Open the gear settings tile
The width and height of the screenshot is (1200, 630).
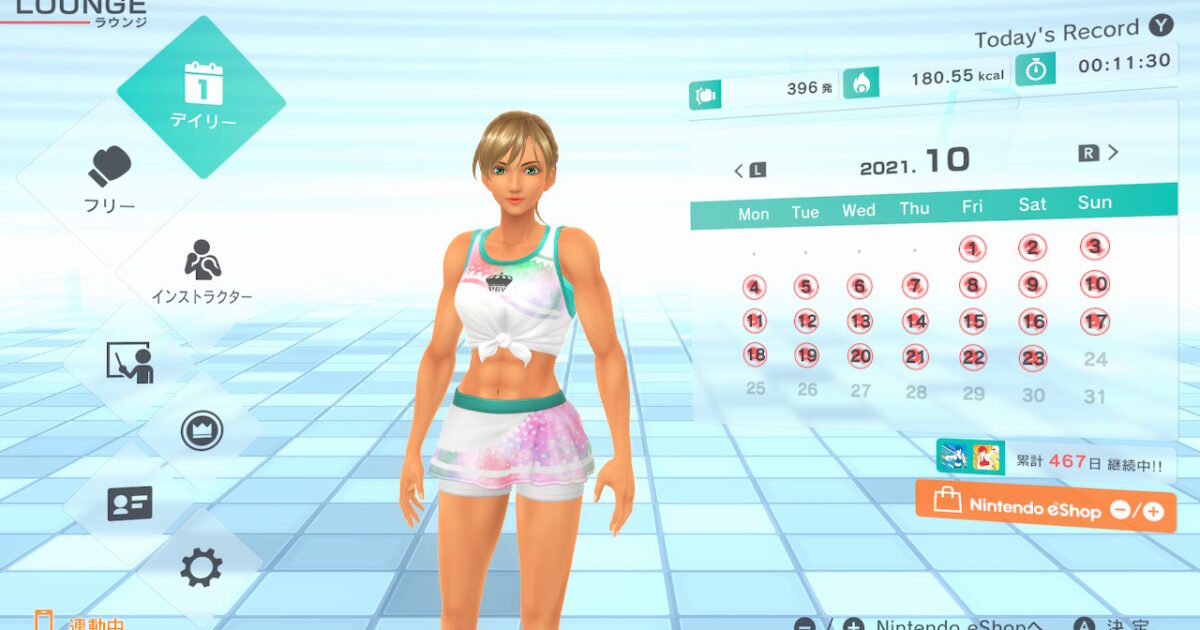pos(201,568)
